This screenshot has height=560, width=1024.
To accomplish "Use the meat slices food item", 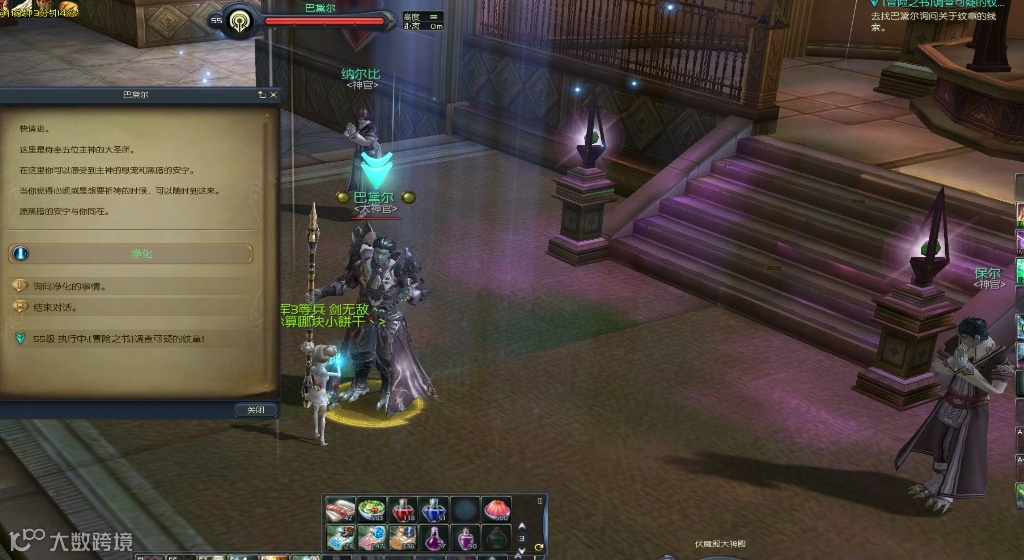I will 341,510.
